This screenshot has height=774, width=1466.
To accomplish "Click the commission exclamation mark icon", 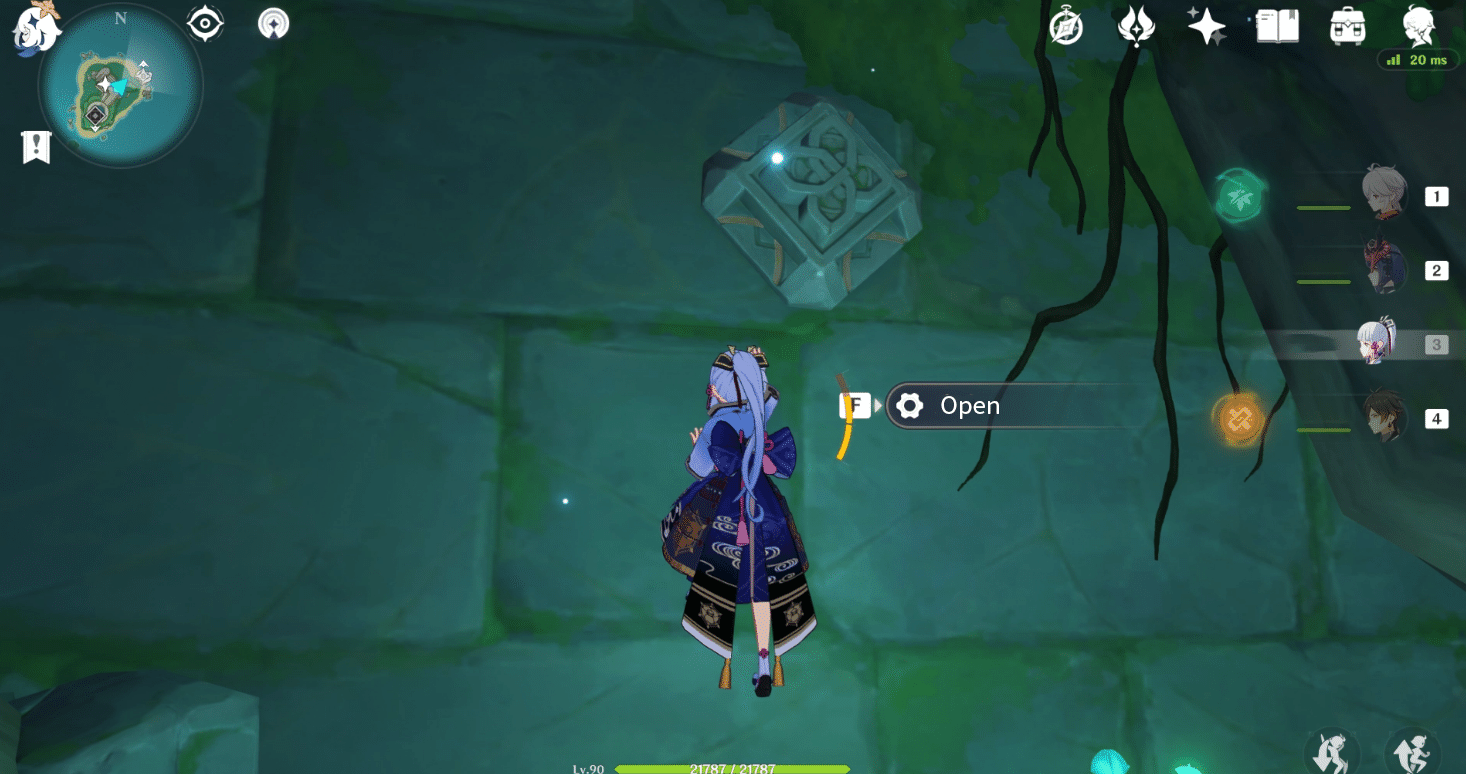I will [x=37, y=147].
